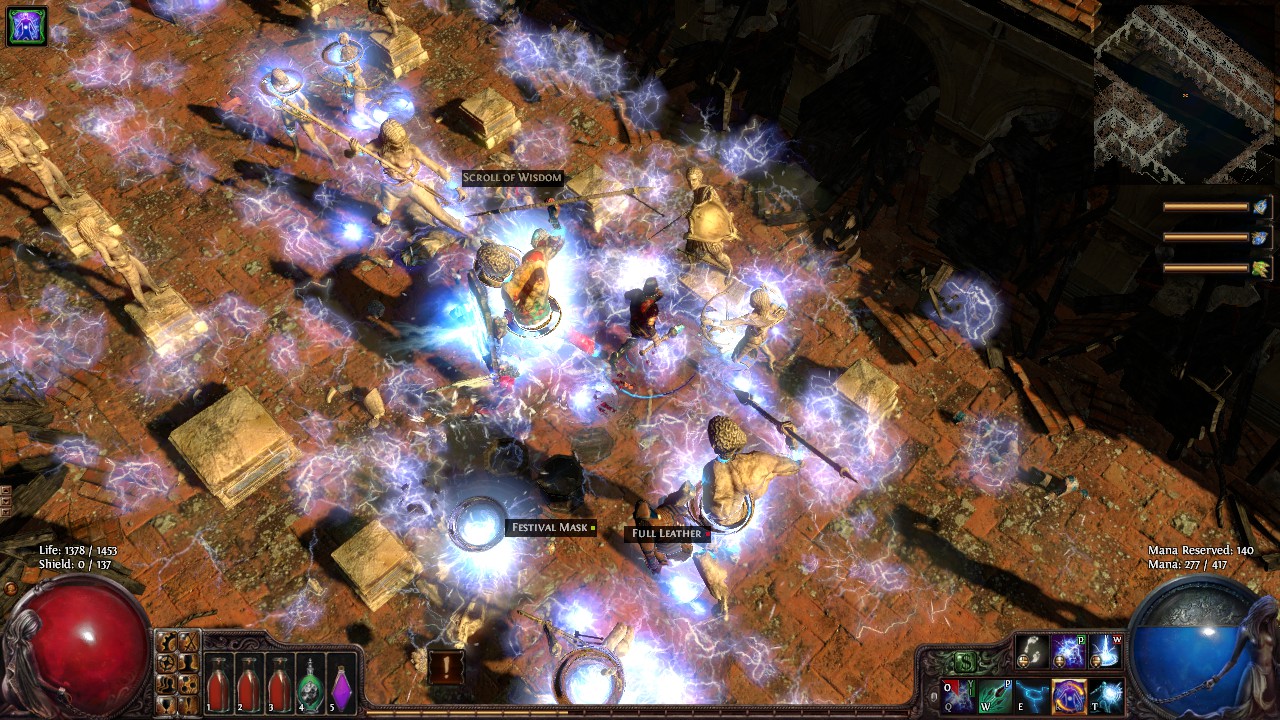Open the green dollar-sign shop button
The image size is (1280, 720).
(965, 661)
